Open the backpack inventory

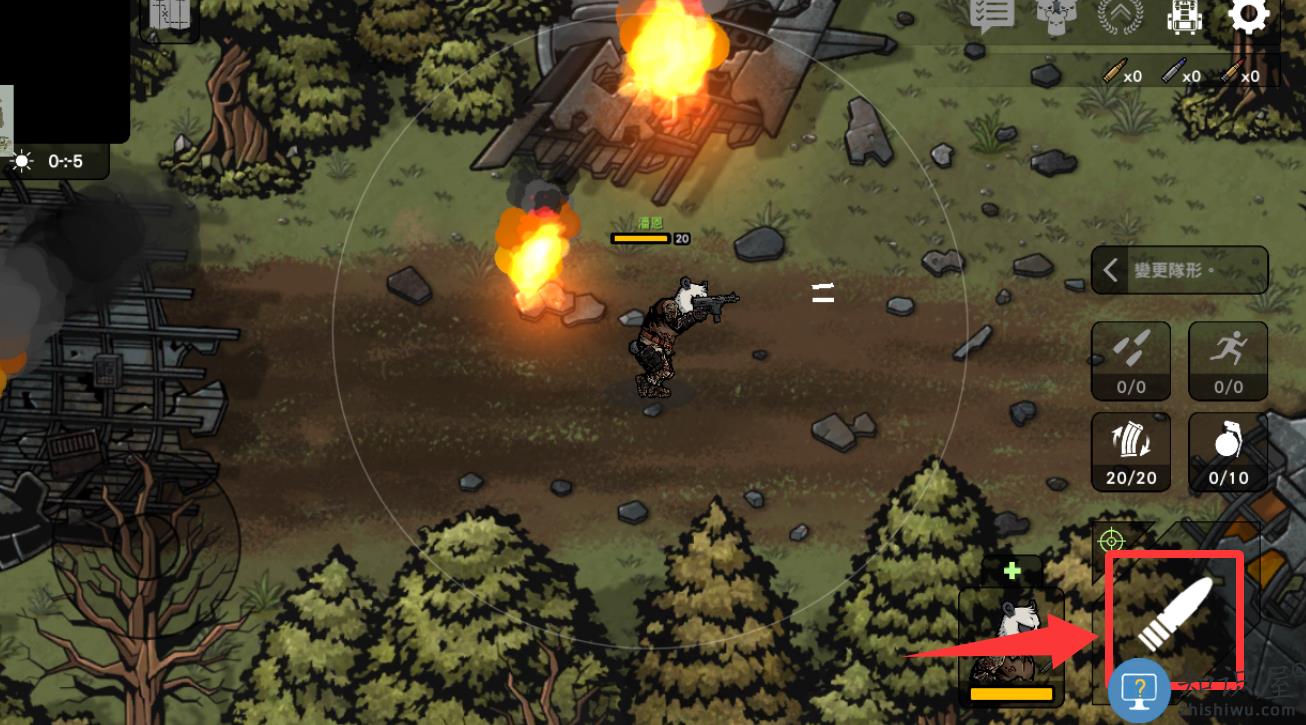(1184, 17)
